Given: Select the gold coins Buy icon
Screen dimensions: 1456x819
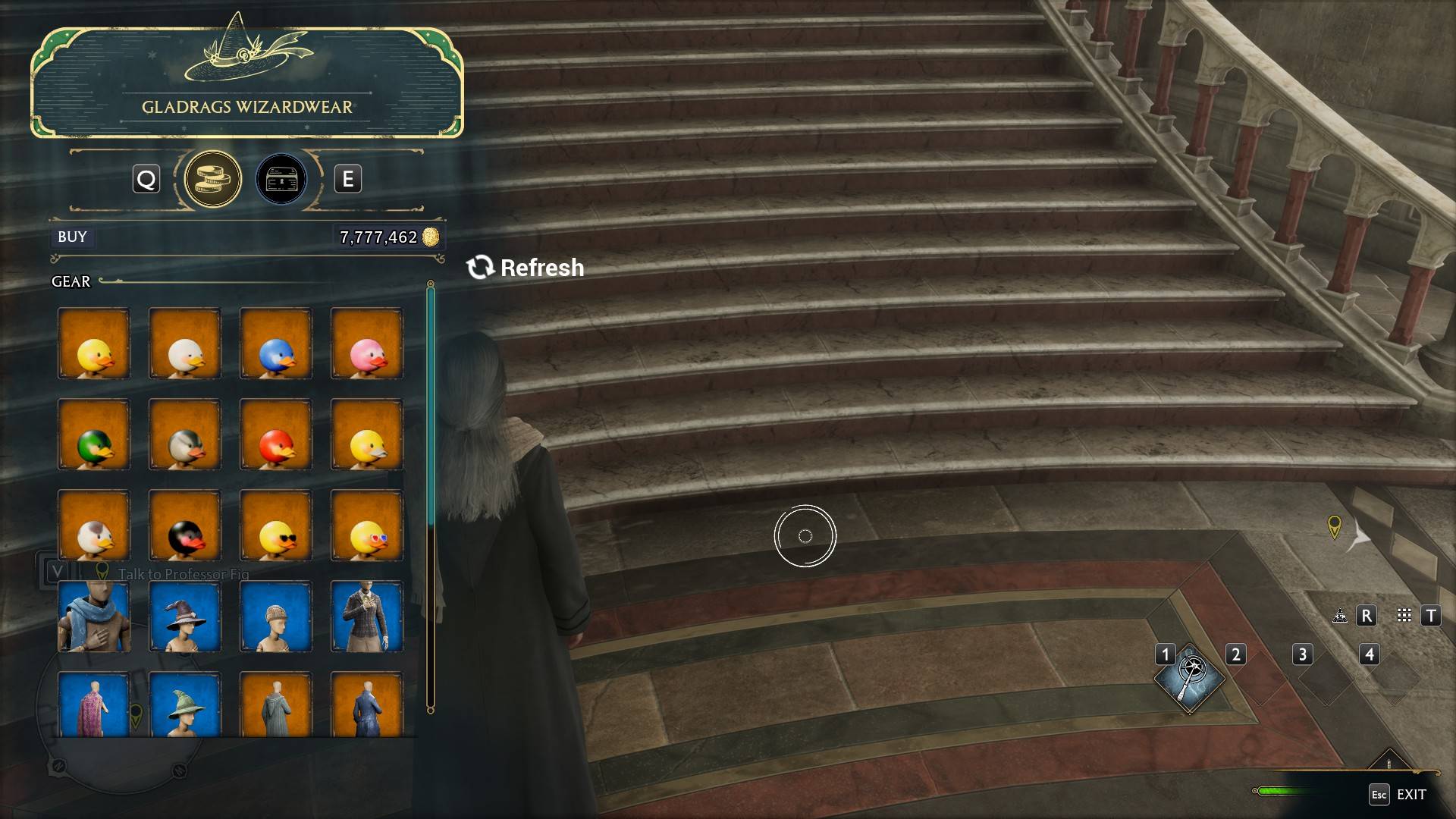Looking at the screenshot, I should (x=213, y=179).
